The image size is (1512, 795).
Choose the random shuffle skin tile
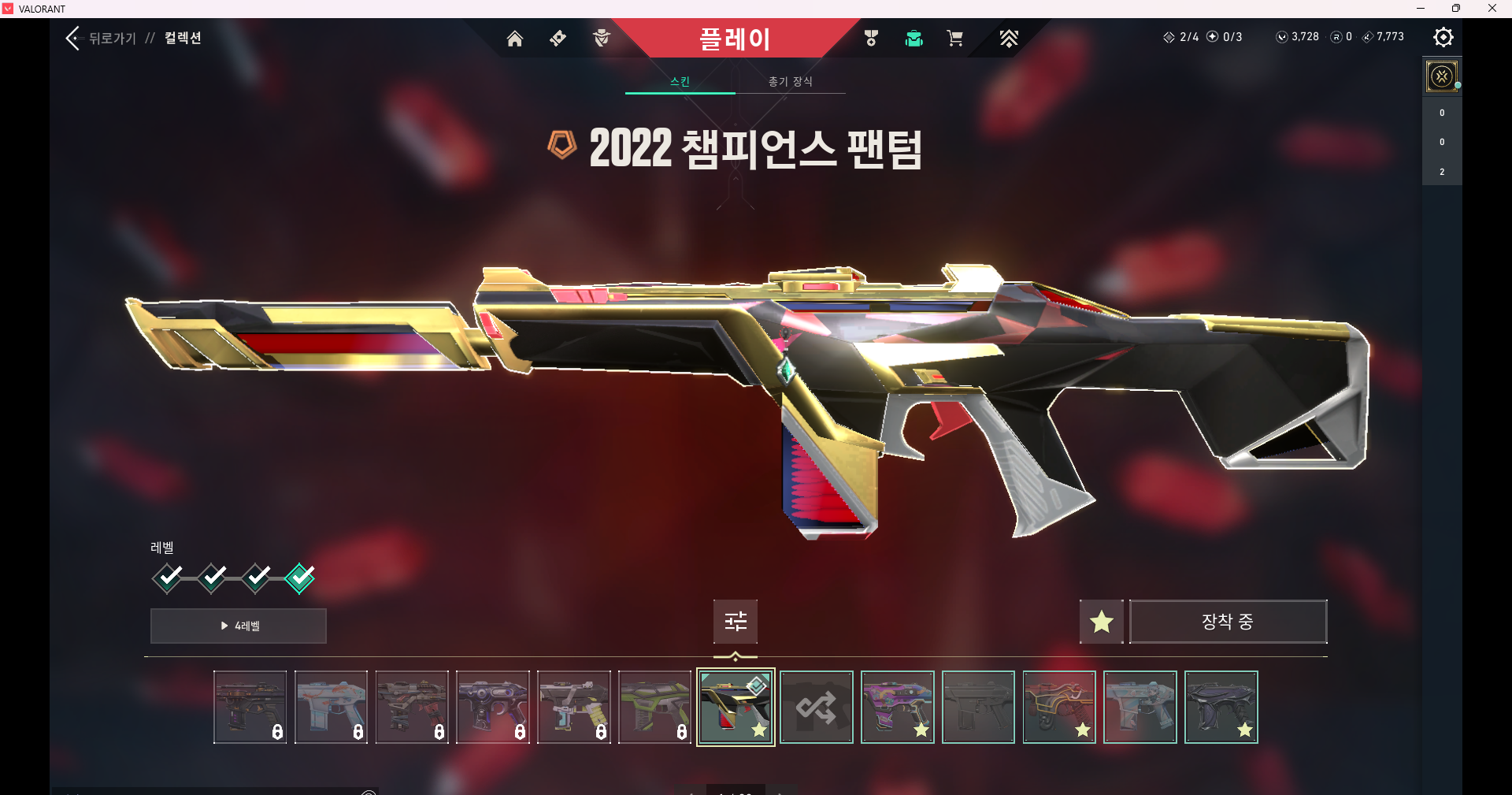(817, 707)
